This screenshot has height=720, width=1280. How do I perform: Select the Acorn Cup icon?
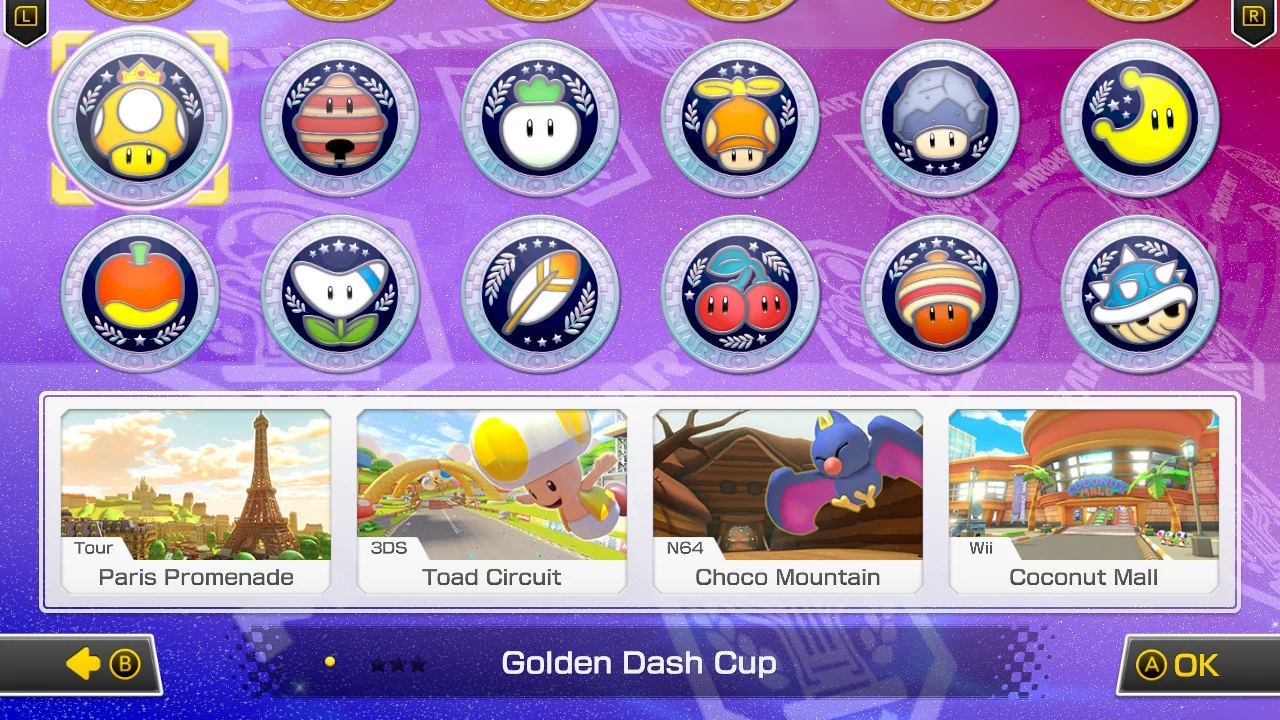click(940, 293)
